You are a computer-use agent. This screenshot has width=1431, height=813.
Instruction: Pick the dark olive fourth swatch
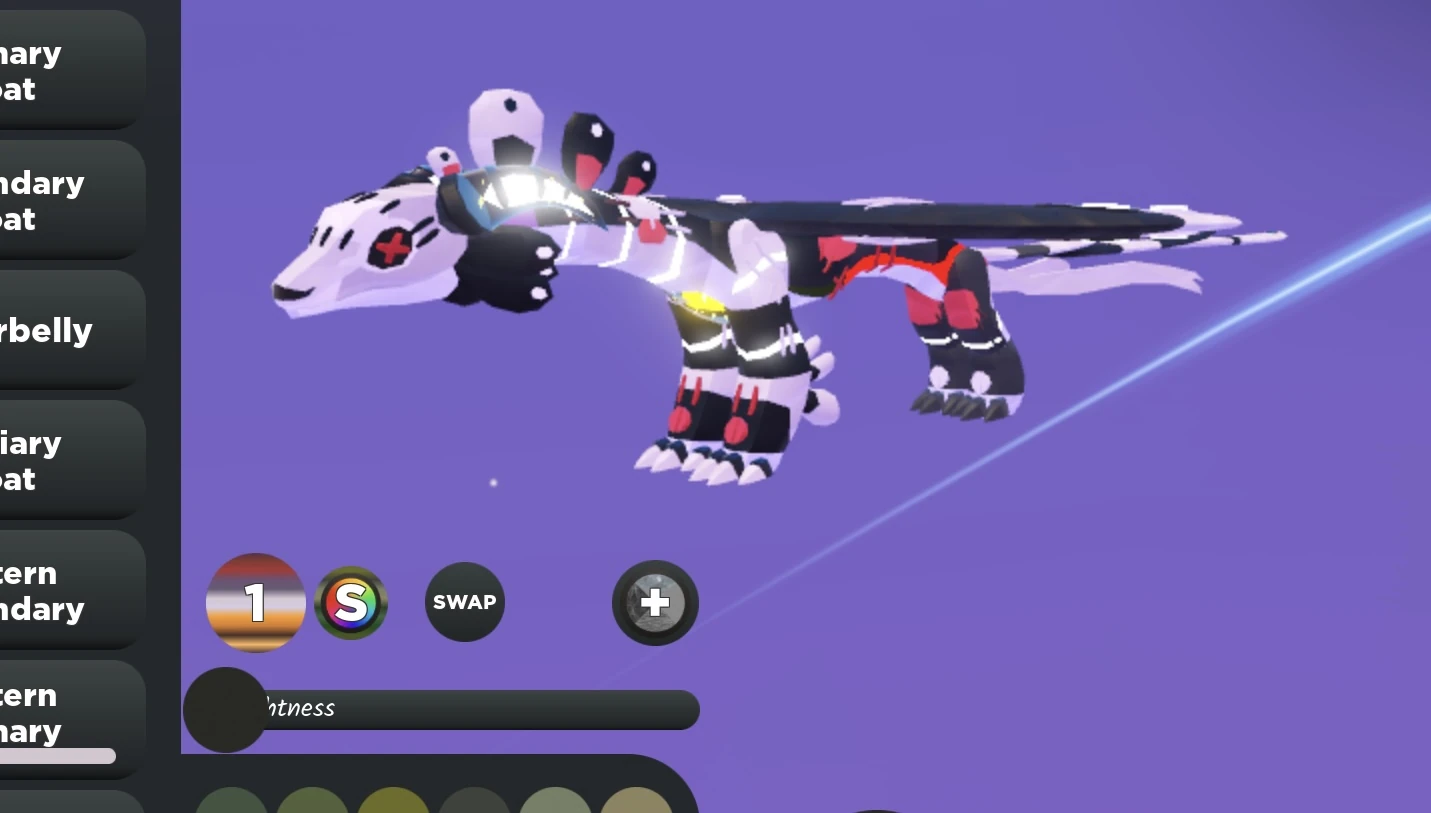click(472, 803)
